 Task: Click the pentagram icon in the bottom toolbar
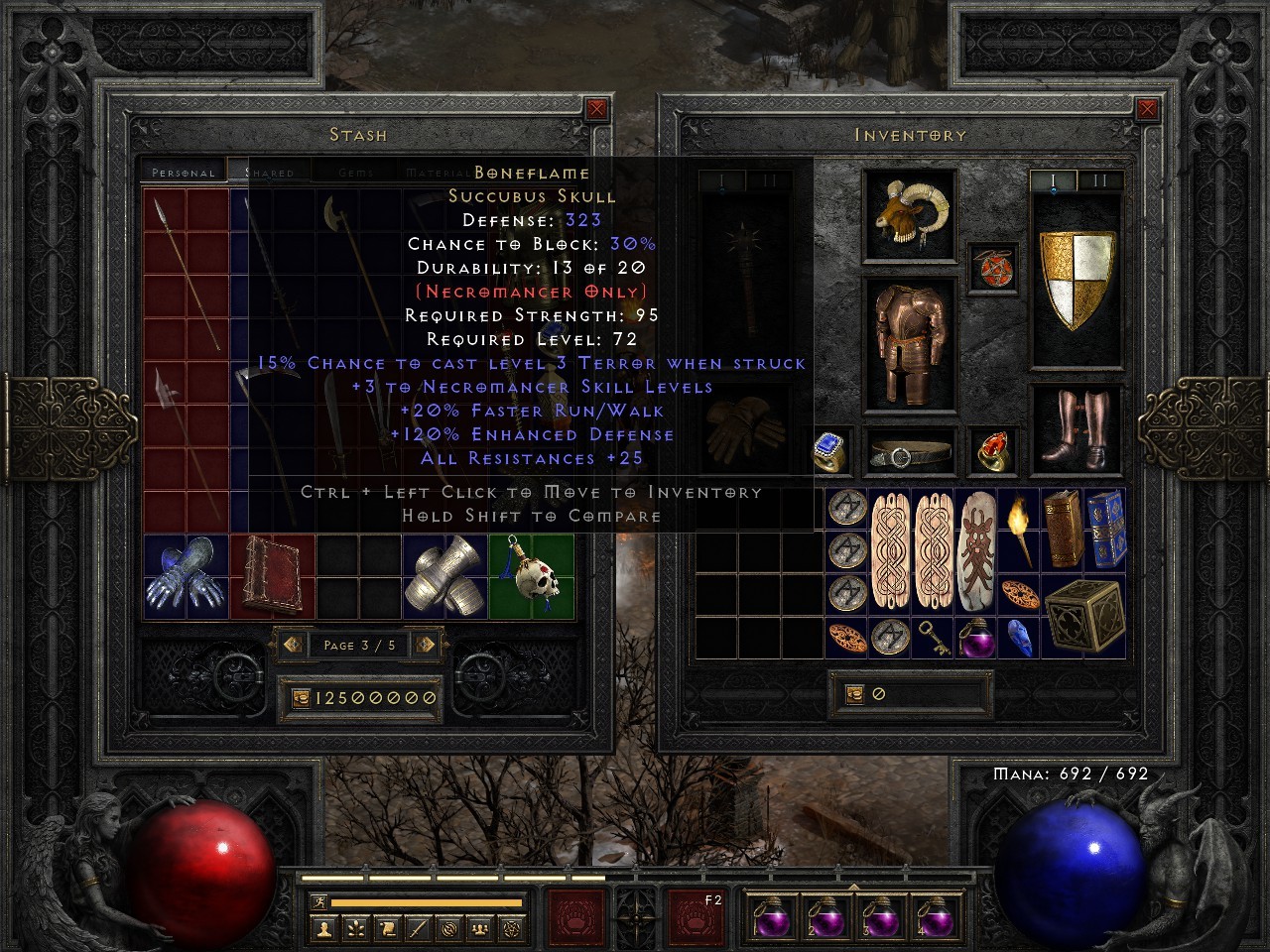[510, 929]
